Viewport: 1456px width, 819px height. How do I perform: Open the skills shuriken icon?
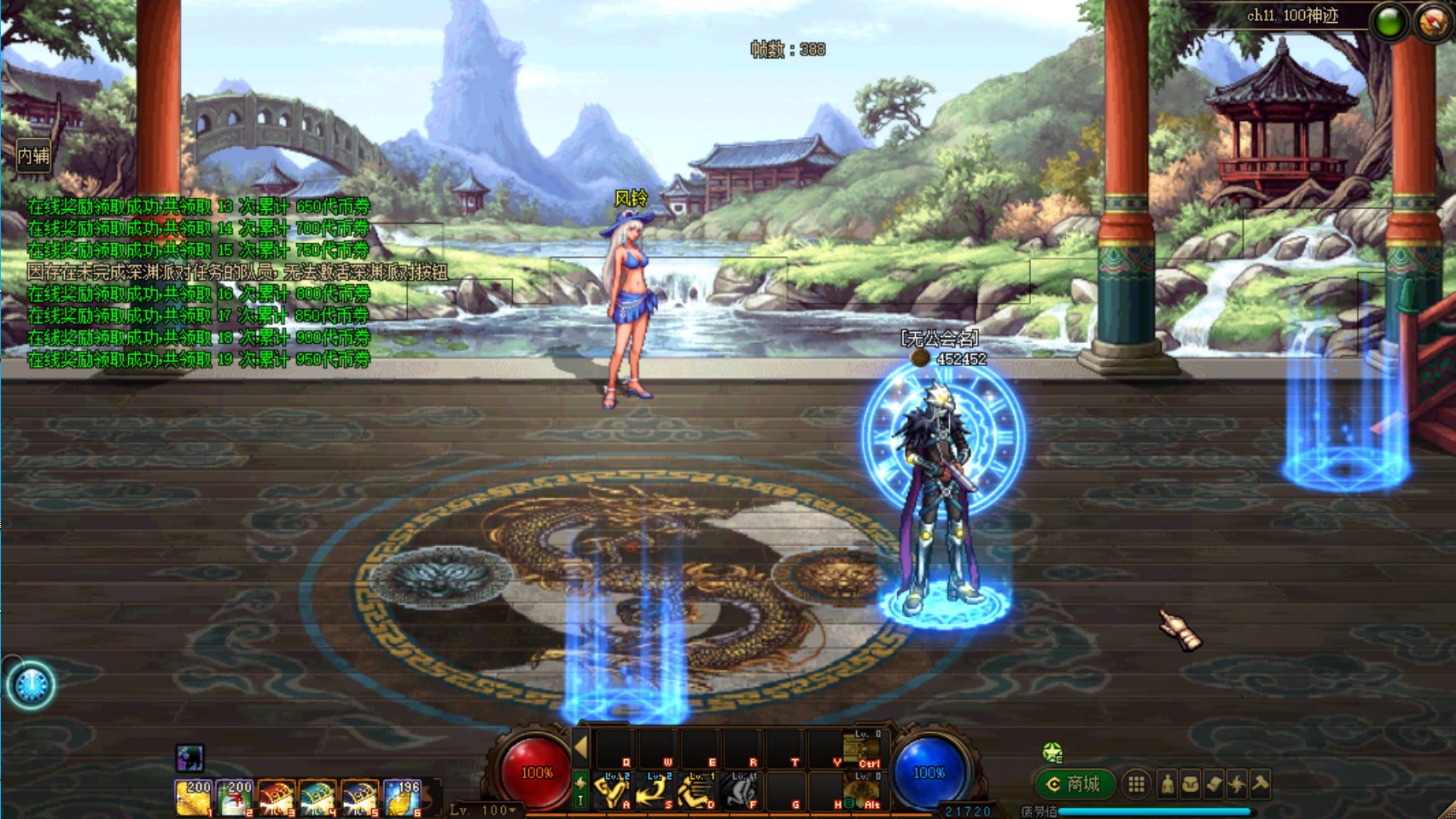1237,784
